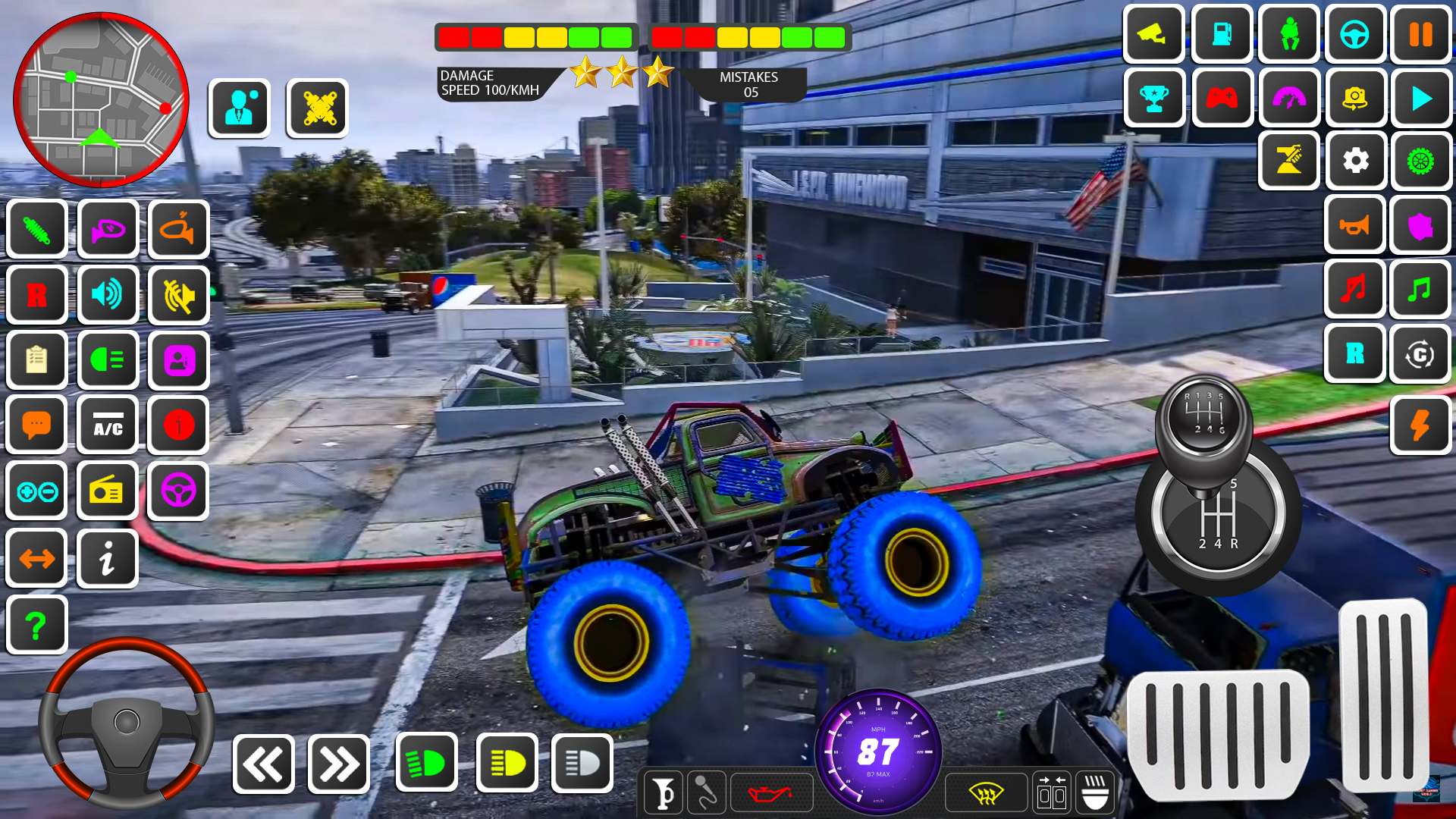Toggle the A/C air conditioning button
1456x819 pixels.
[108, 425]
